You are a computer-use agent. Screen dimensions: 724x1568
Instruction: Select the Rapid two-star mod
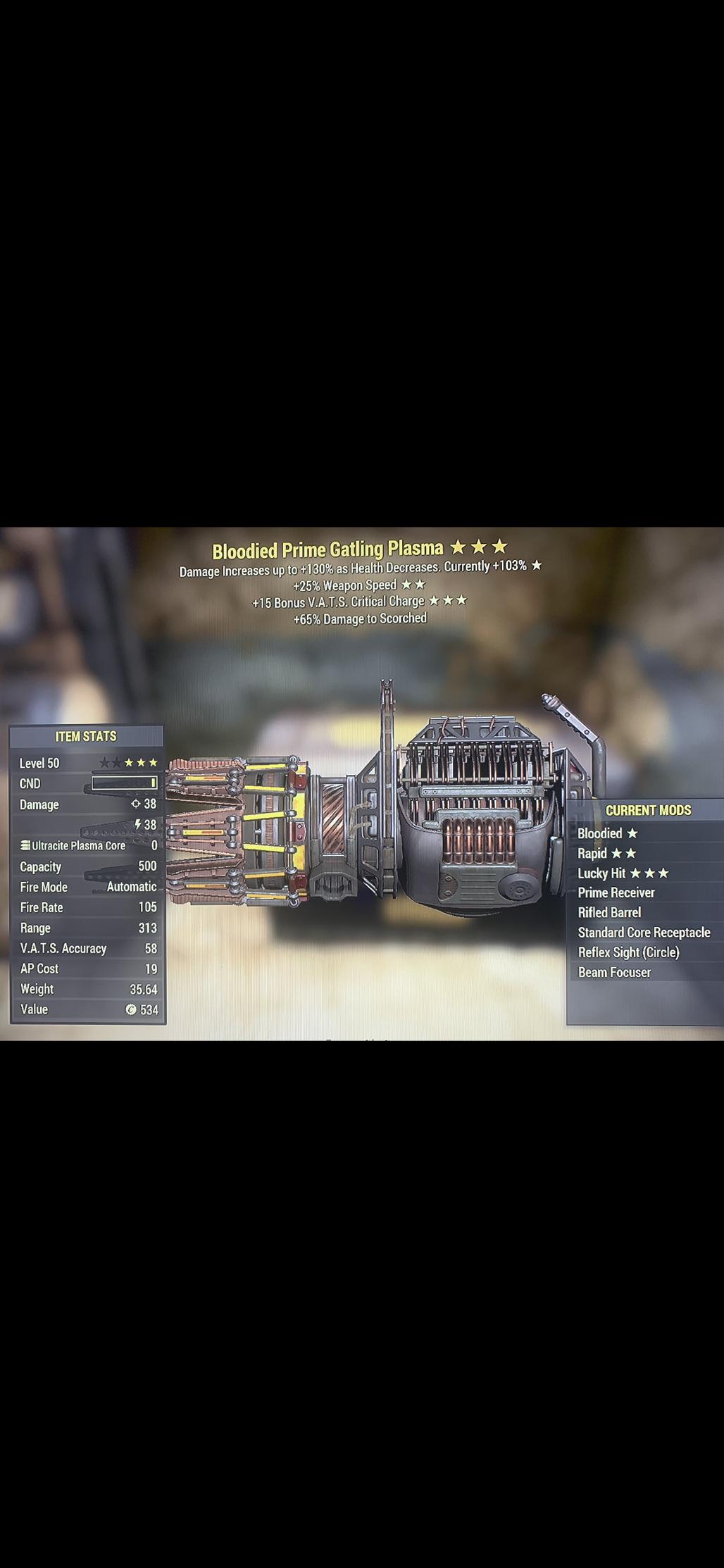pos(606,853)
